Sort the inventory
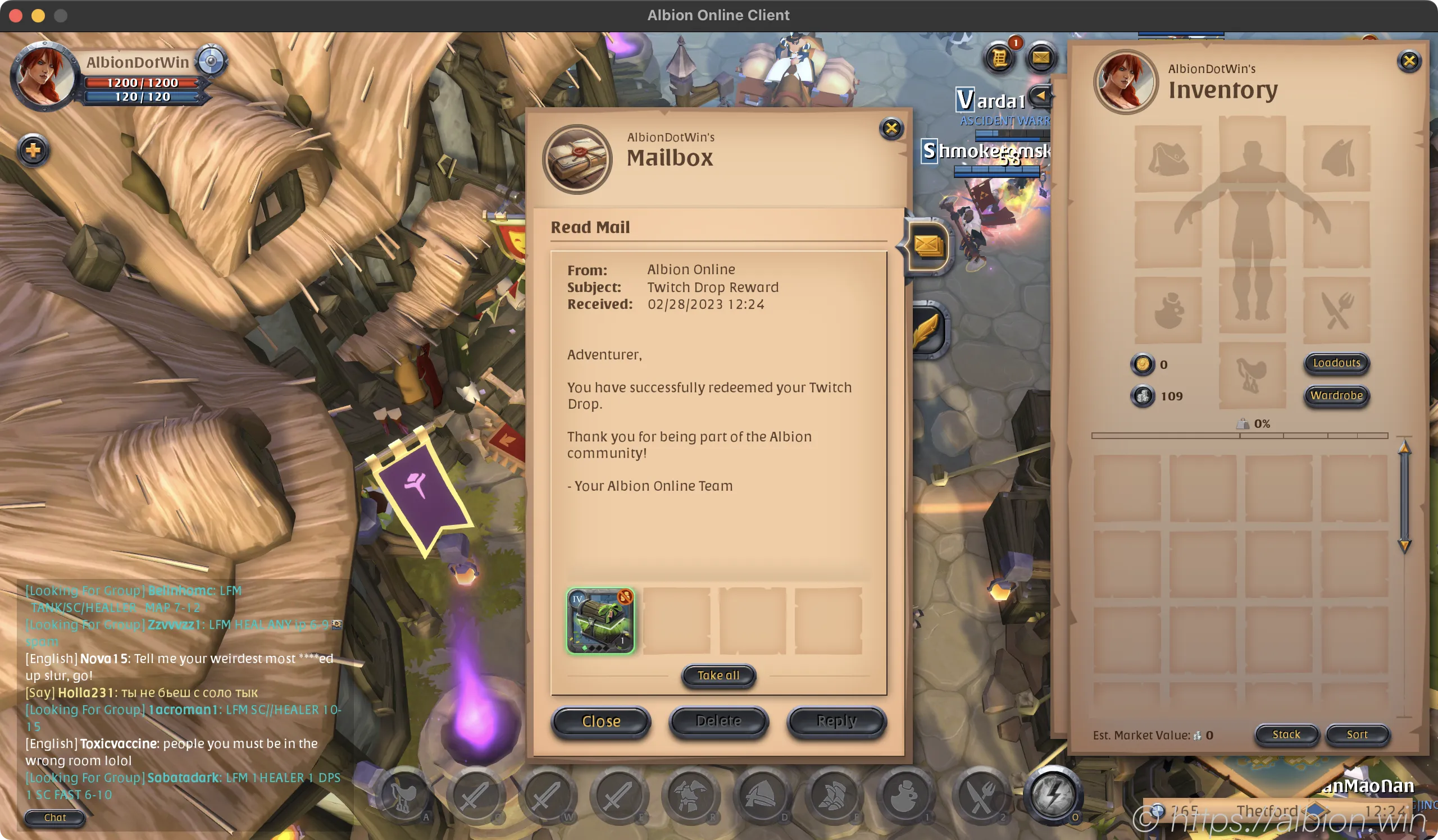Viewport: 1438px width, 840px height. click(1357, 734)
